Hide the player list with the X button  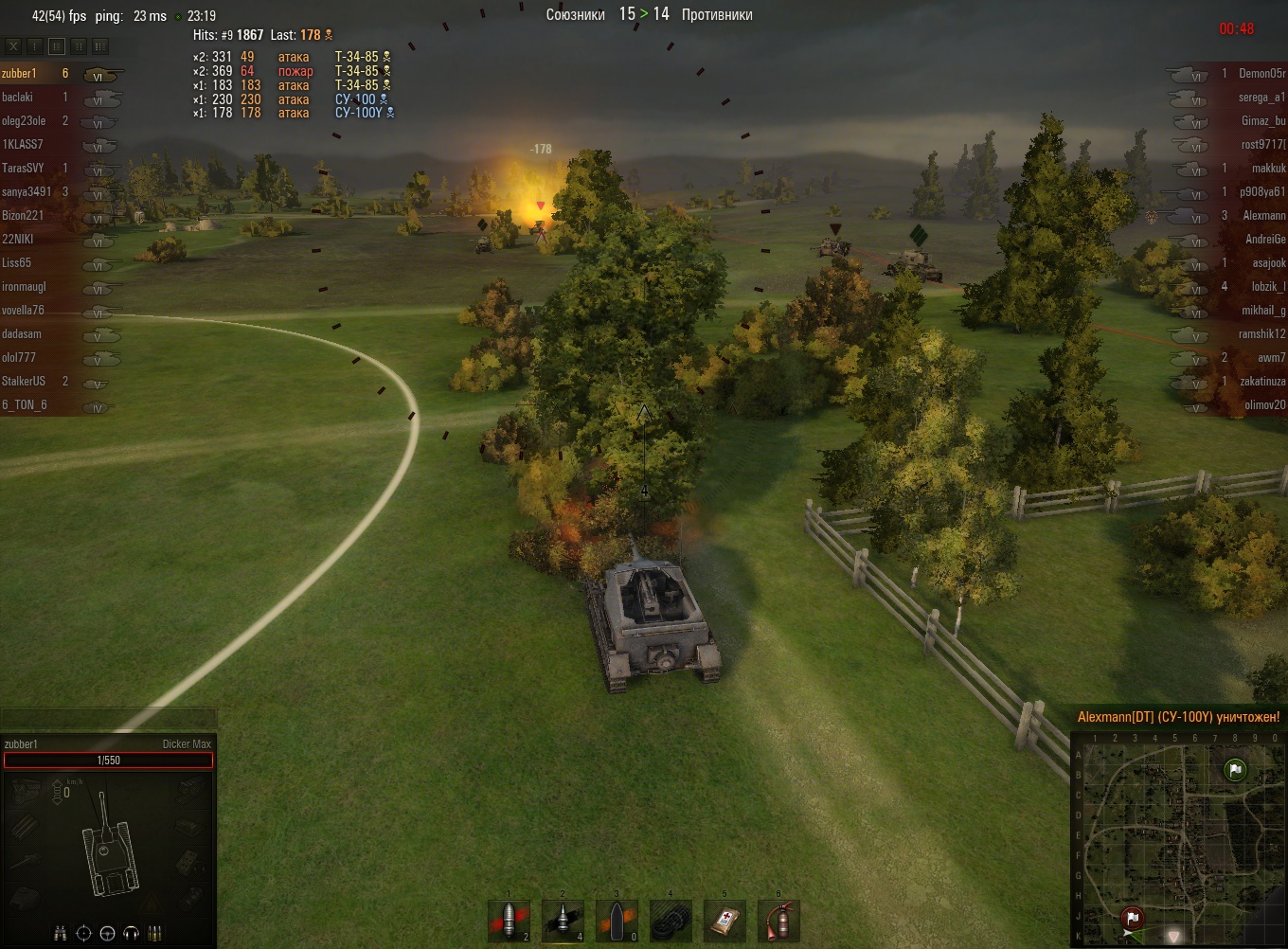[x=13, y=45]
